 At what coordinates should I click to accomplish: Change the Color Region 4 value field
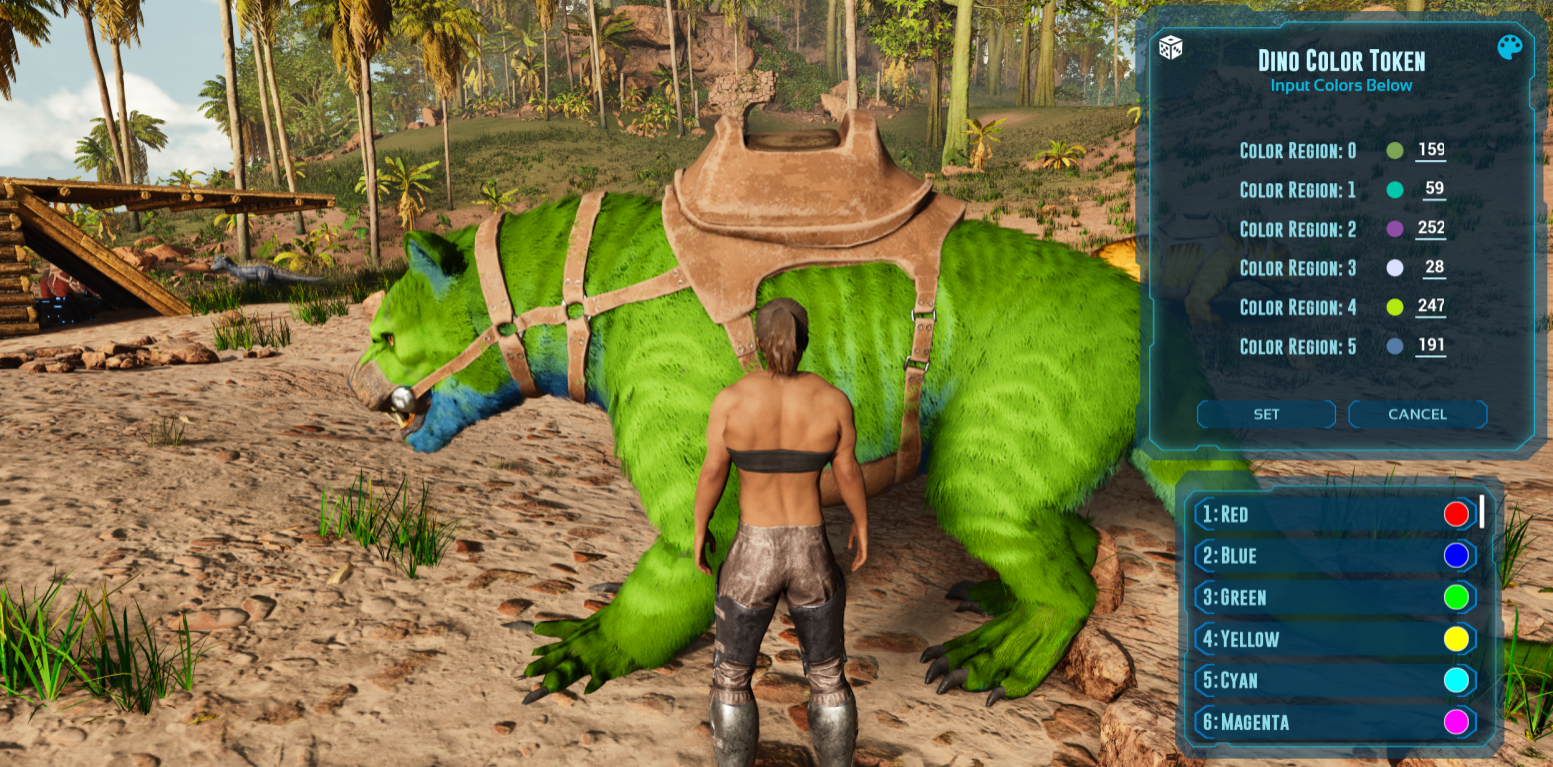(x=1431, y=306)
